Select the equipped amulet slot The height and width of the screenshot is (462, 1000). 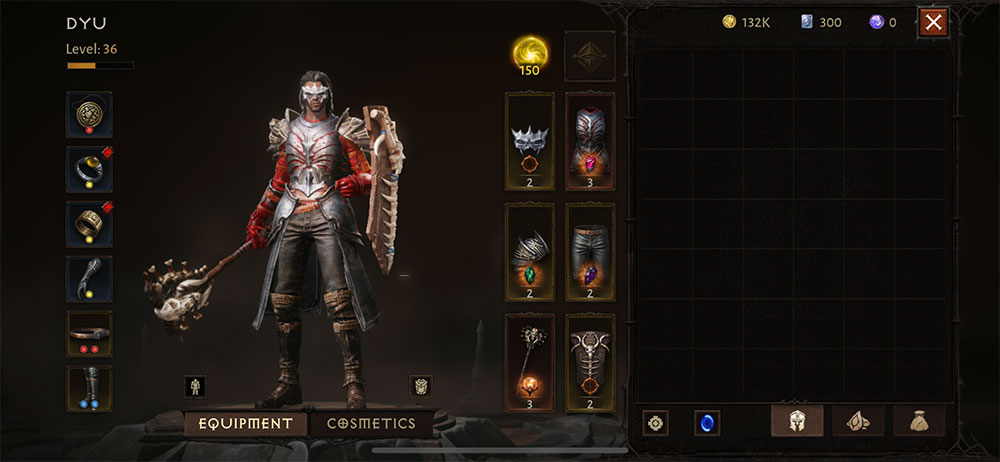coord(89,115)
